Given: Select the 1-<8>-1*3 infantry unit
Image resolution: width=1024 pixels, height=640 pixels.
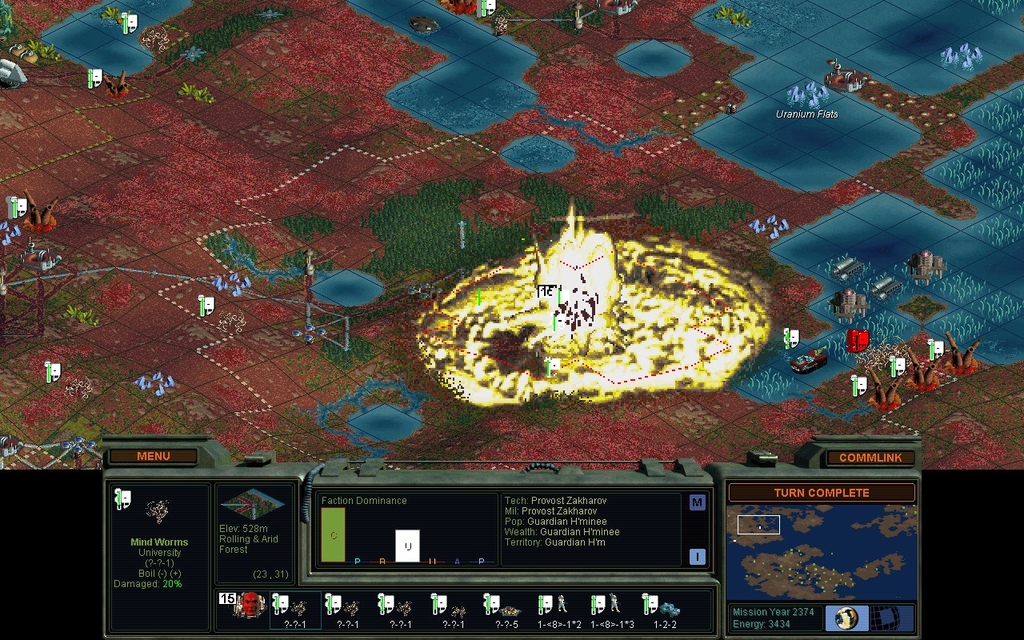Looking at the screenshot, I should coord(612,608).
